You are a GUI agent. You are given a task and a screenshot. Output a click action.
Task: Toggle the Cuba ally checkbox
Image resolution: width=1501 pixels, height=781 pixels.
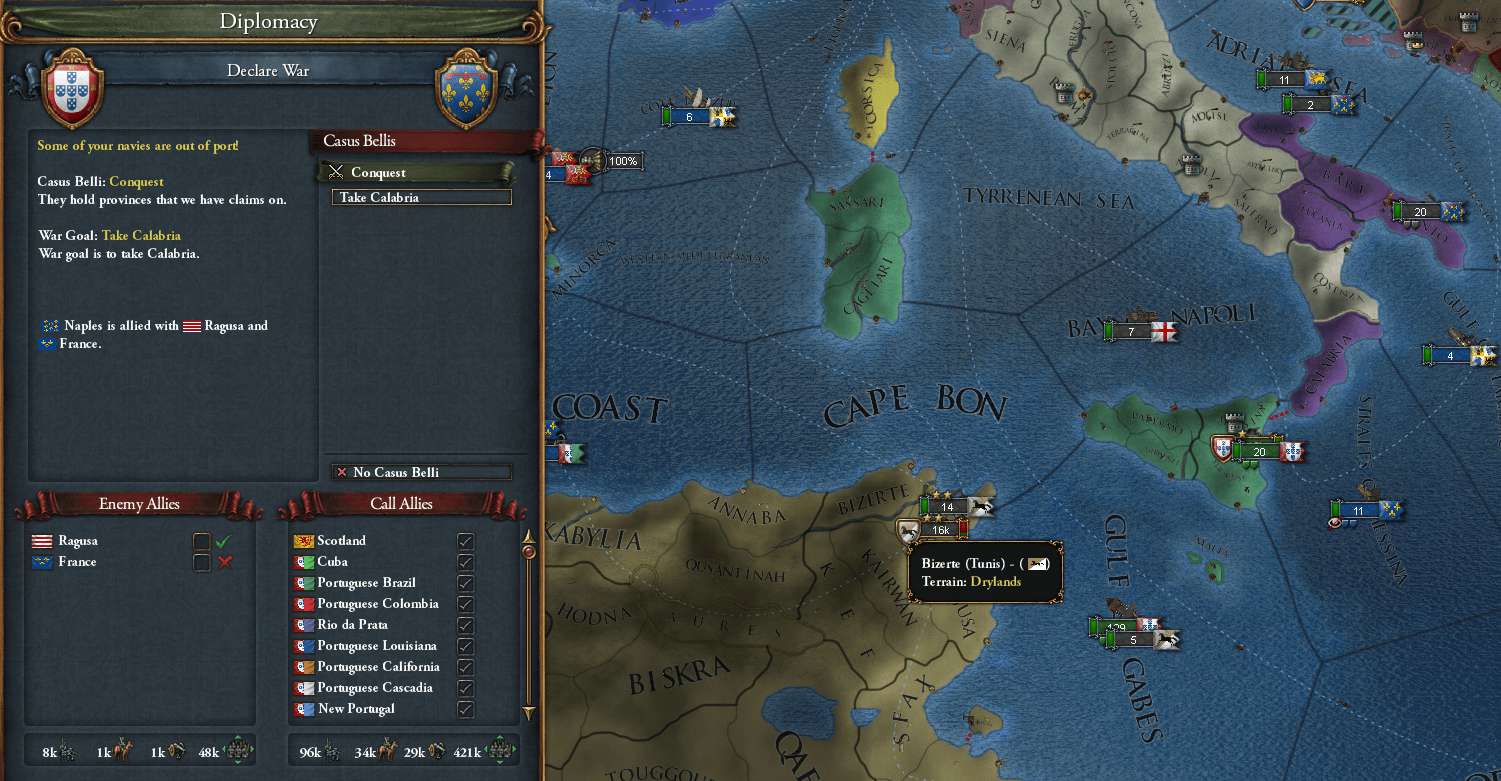tap(465, 562)
